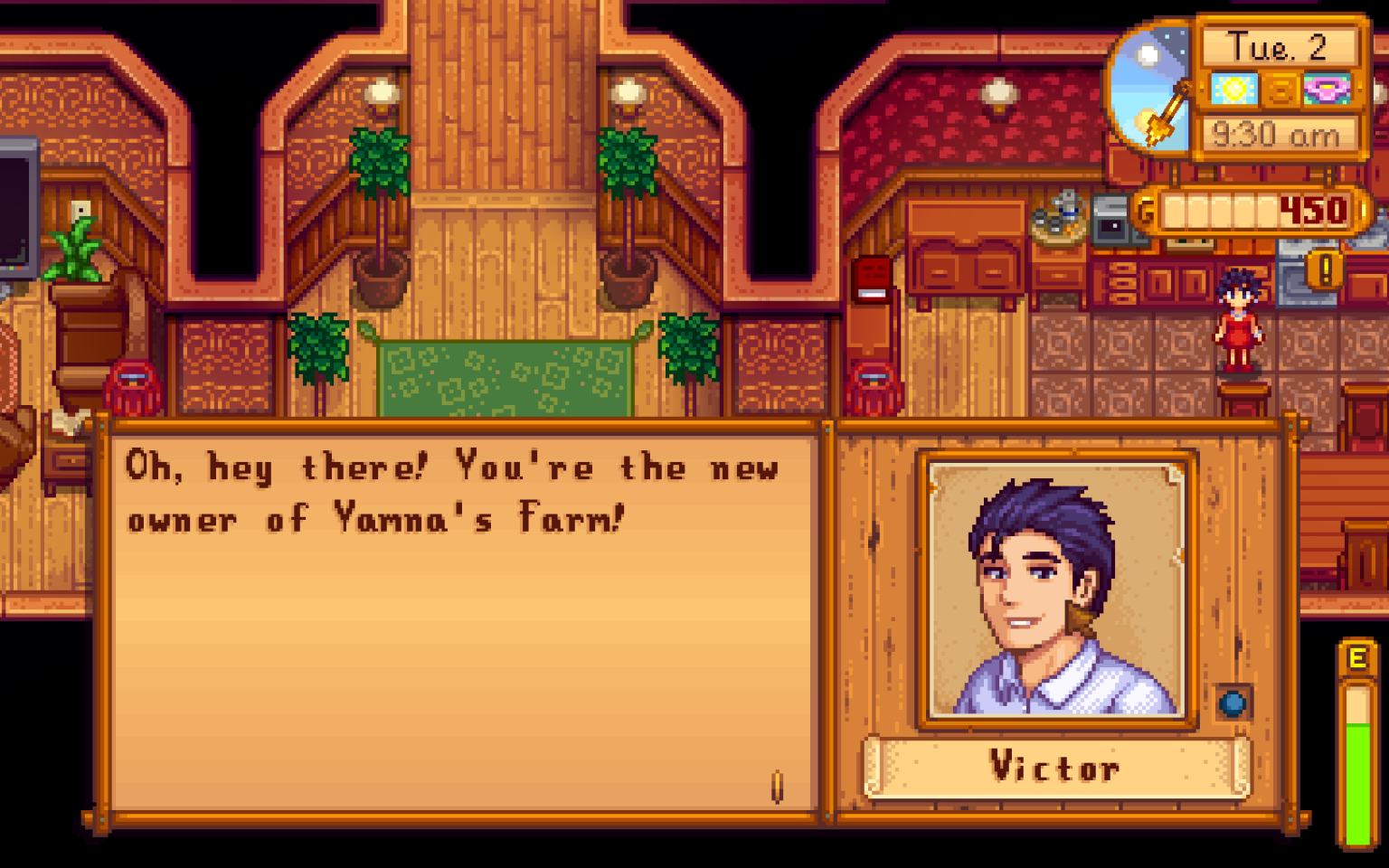Screen dimensions: 1389x868
Task: Click the blinking cursor at the dialogue corner
Action: pyautogui.click(x=776, y=785)
